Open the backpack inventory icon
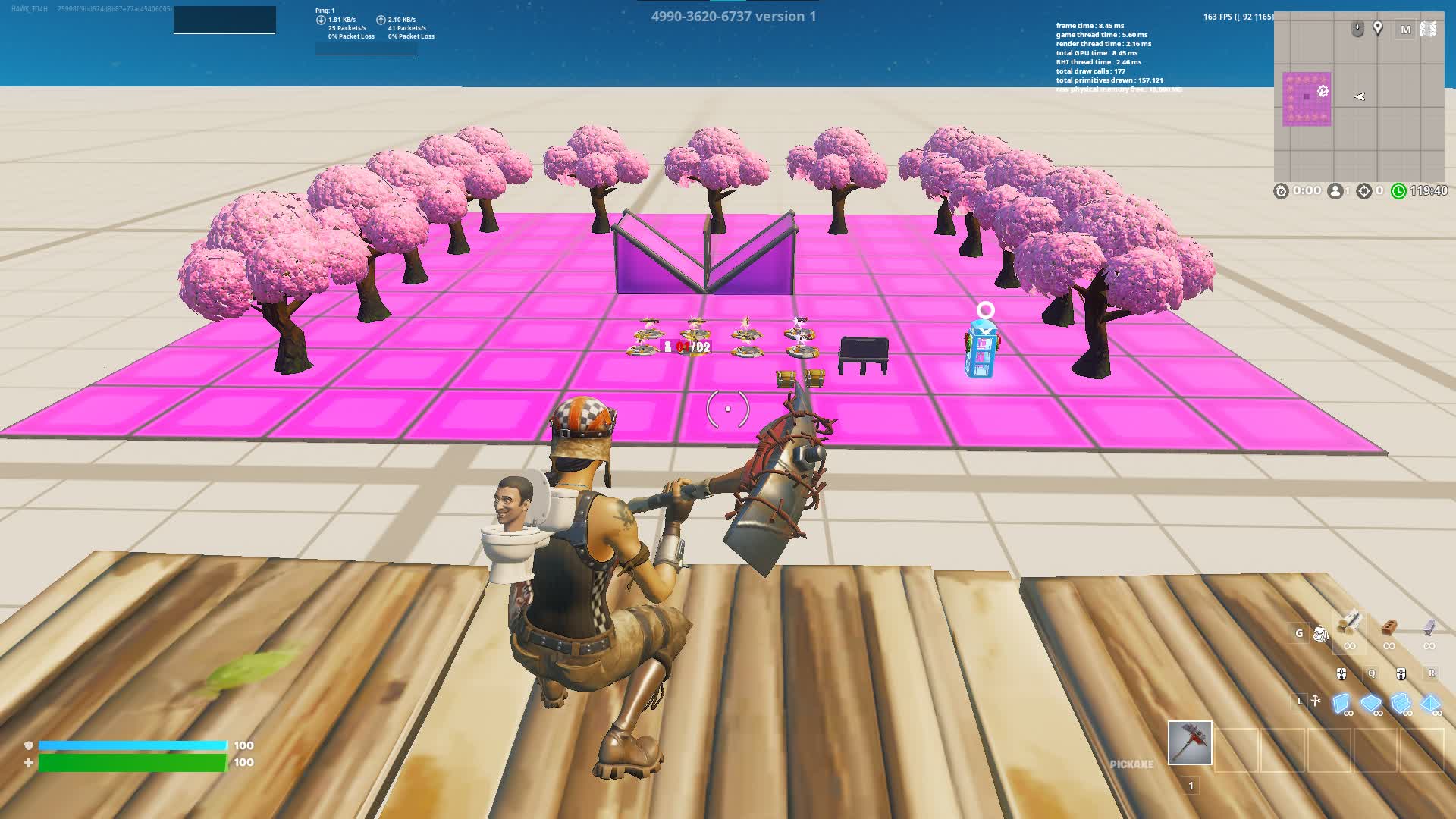This screenshot has height=819, width=1456. 1321,633
